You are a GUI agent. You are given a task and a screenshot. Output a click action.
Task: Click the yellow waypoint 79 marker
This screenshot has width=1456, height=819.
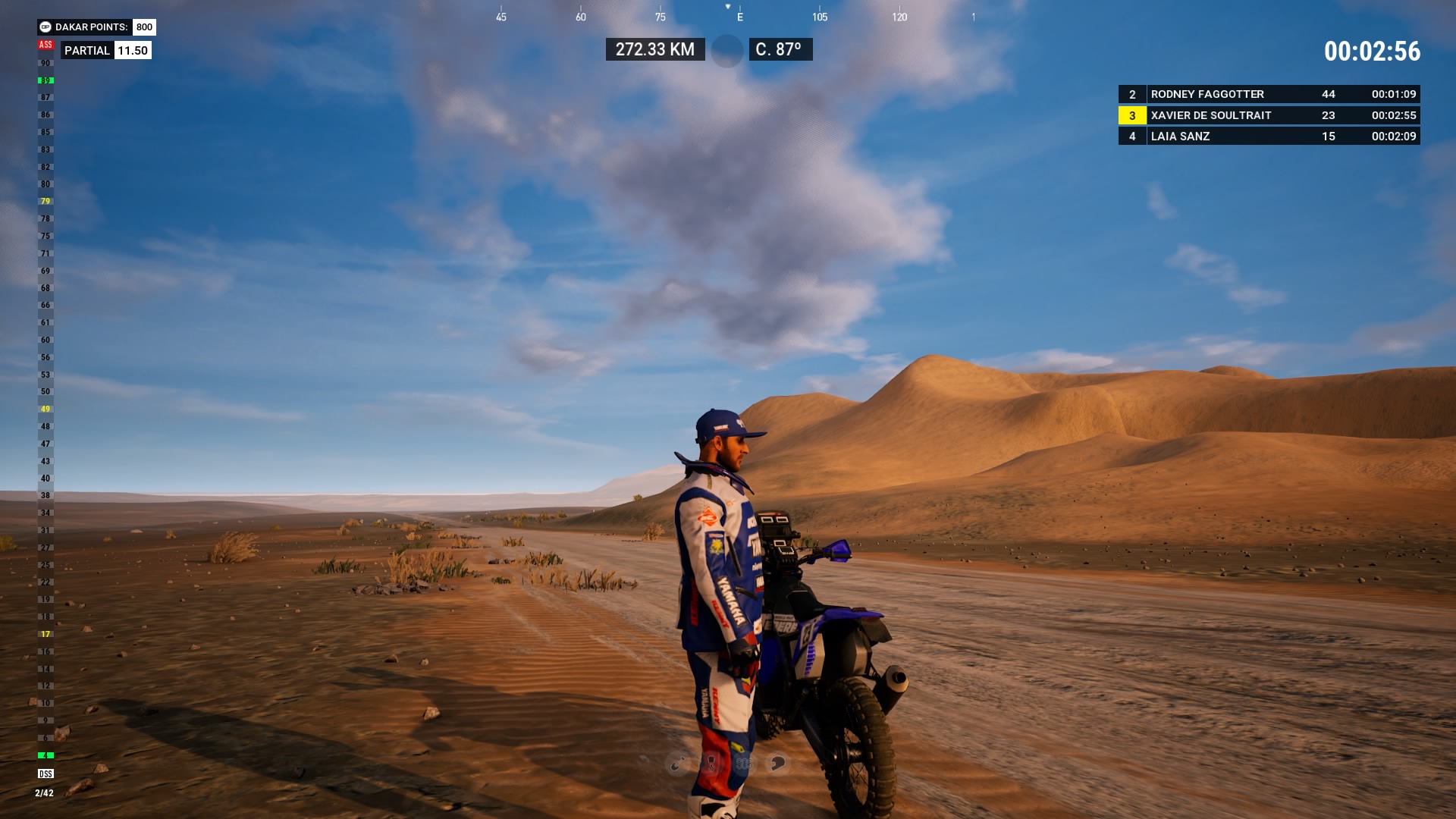coord(45,202)
